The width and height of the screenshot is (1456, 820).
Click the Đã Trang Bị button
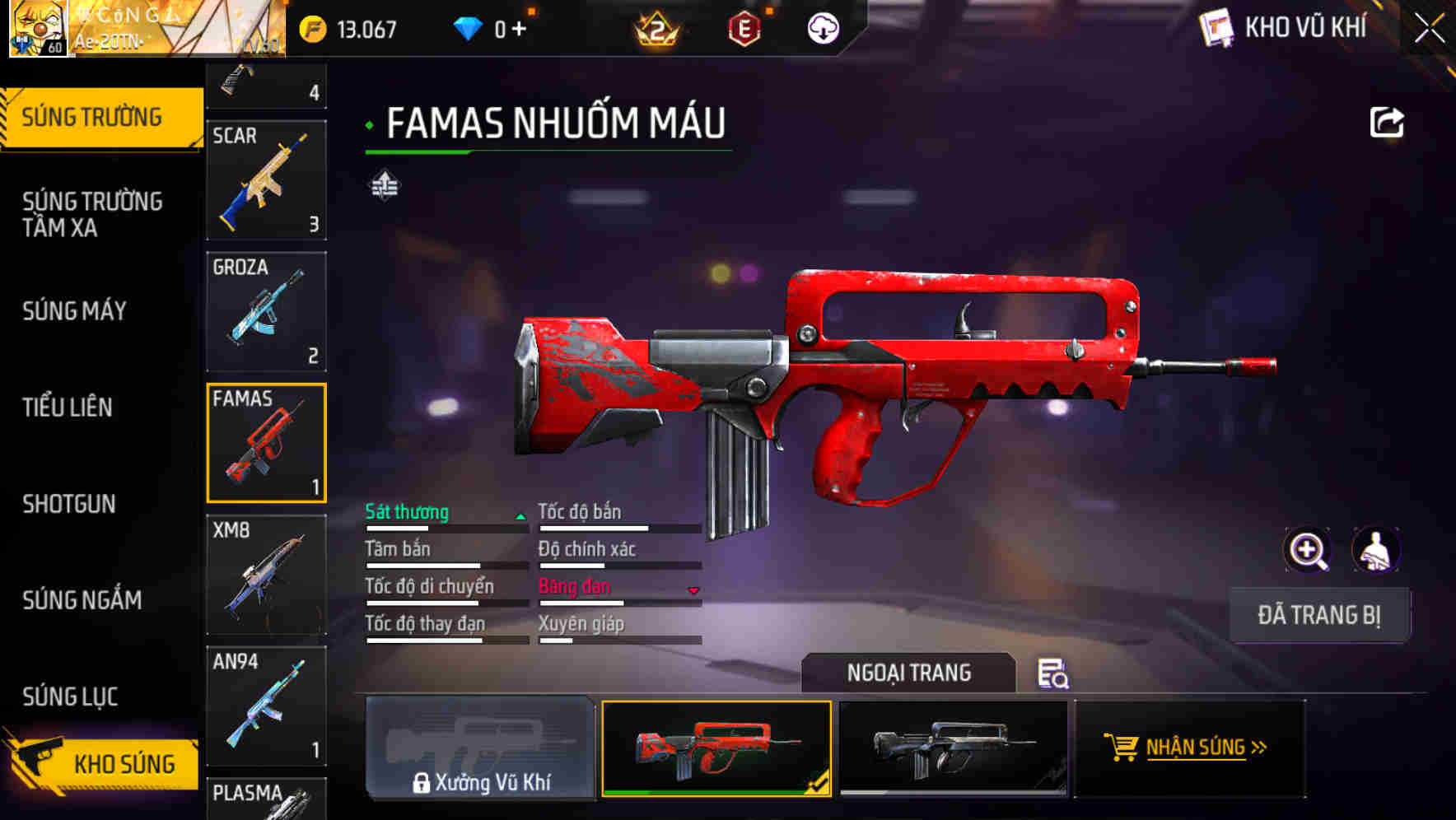(1318, 615)
